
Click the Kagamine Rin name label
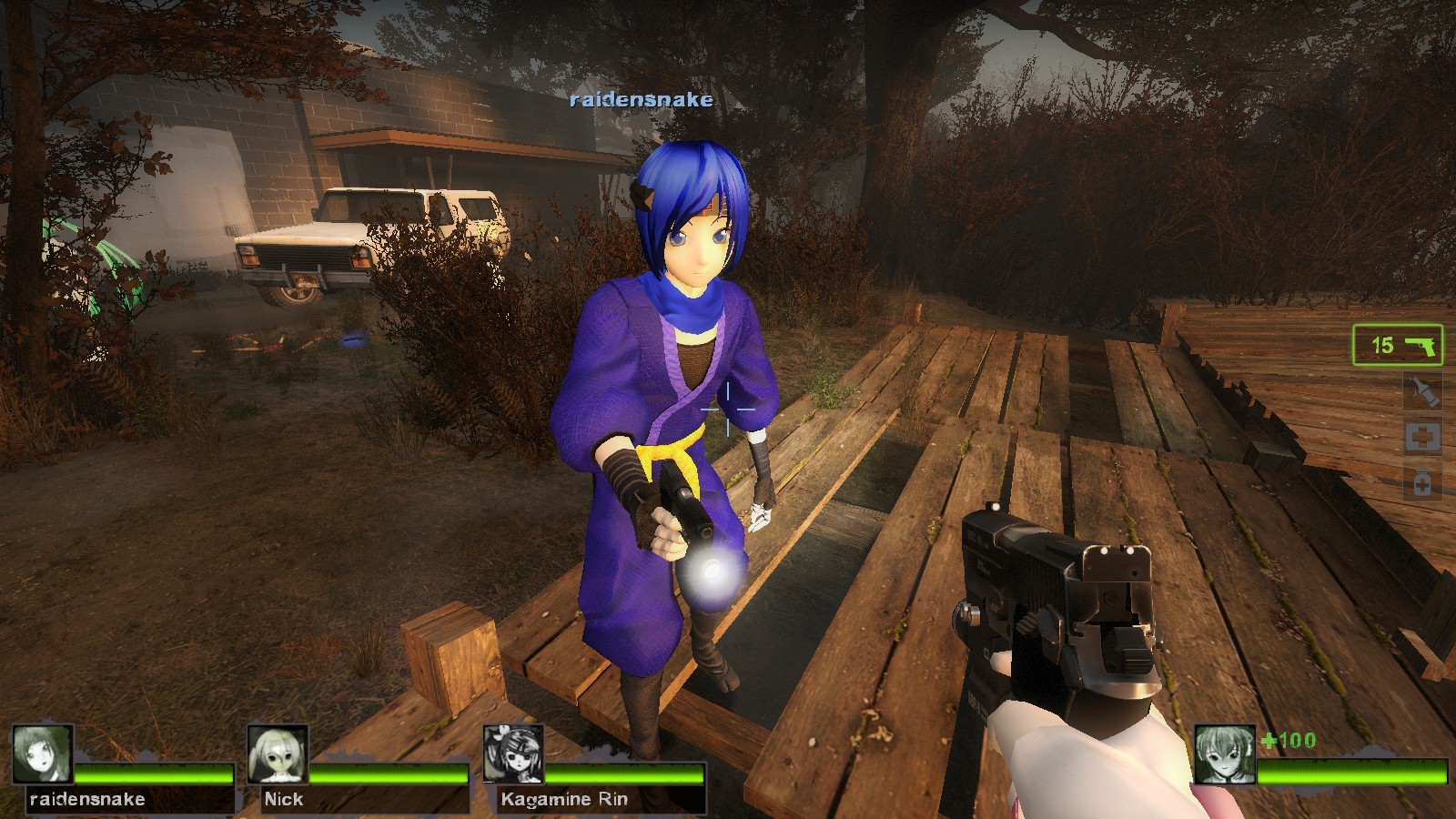point(564,800)
